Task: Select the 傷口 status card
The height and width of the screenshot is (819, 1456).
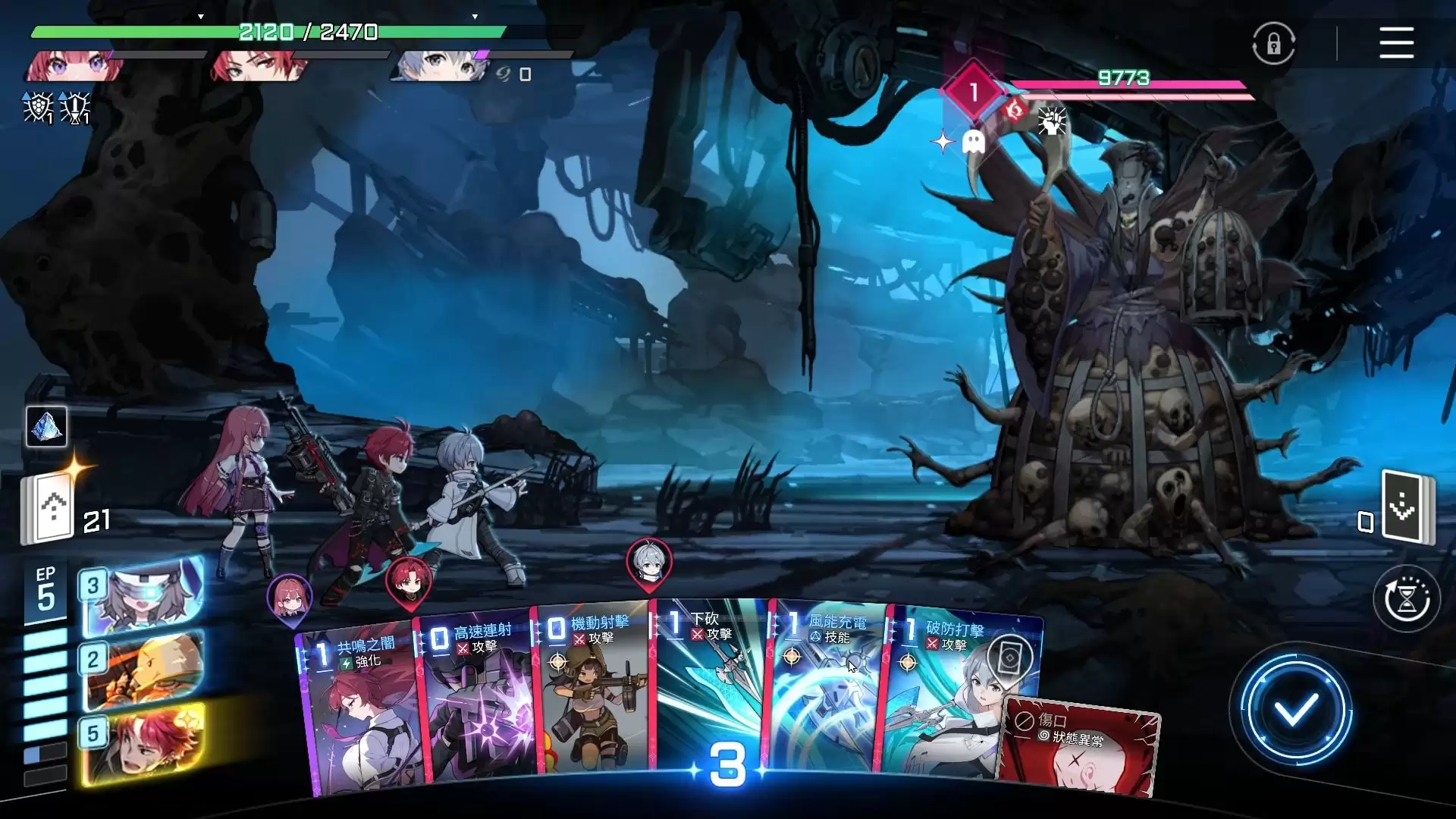Action: (1081, 751)
